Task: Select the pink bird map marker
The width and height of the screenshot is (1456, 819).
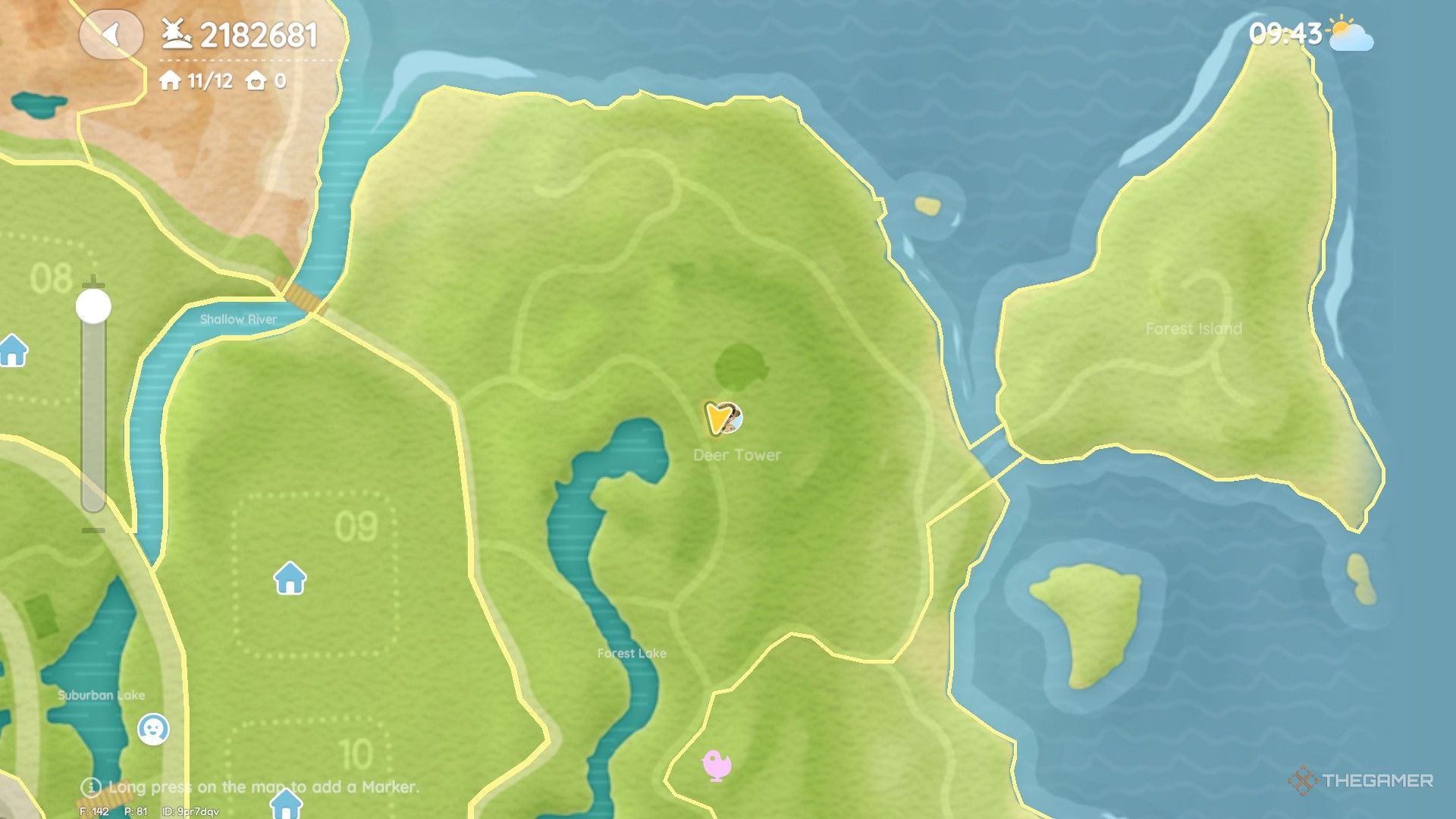Action: [717, 764]
